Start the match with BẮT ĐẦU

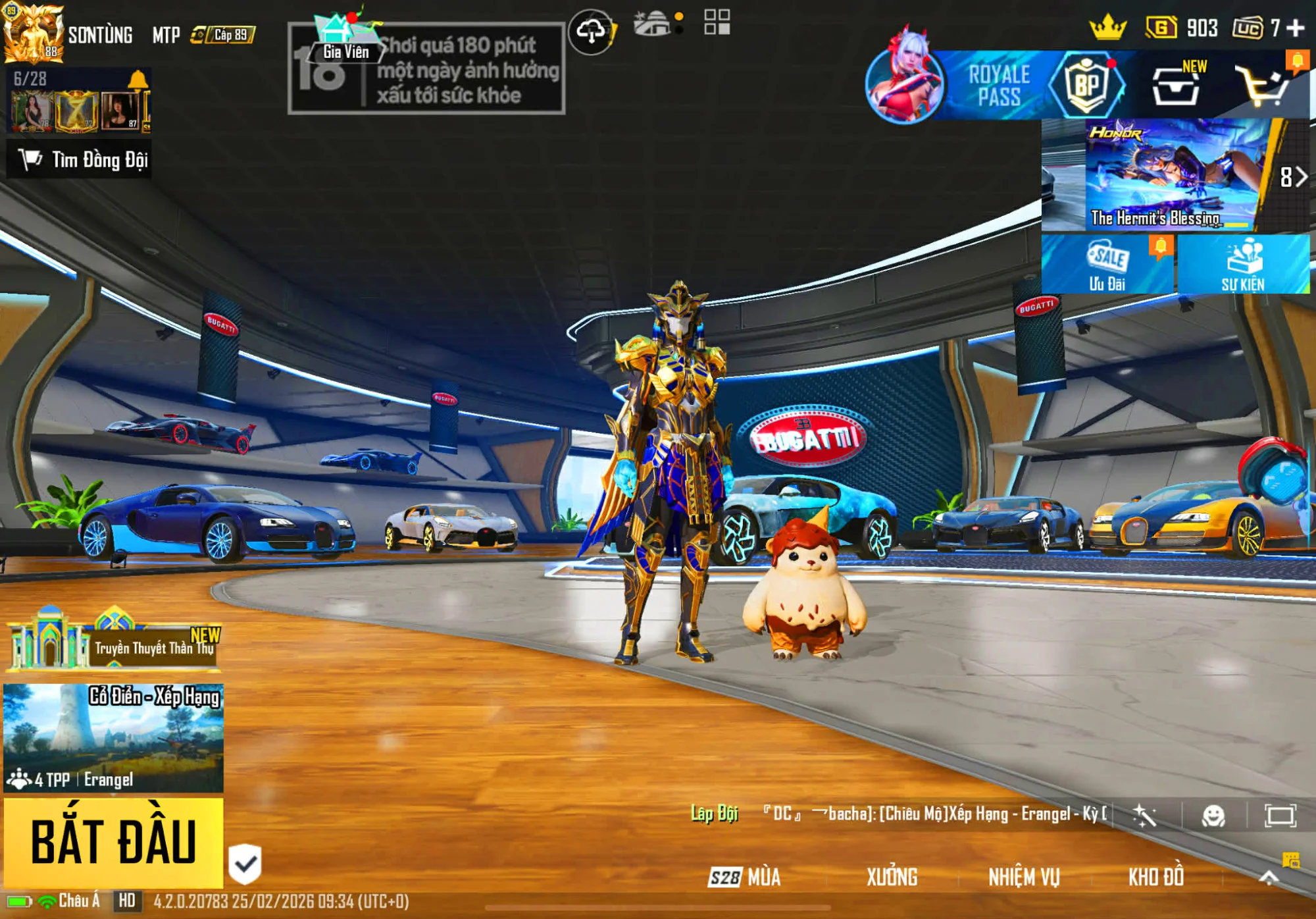tap(113, 841)
